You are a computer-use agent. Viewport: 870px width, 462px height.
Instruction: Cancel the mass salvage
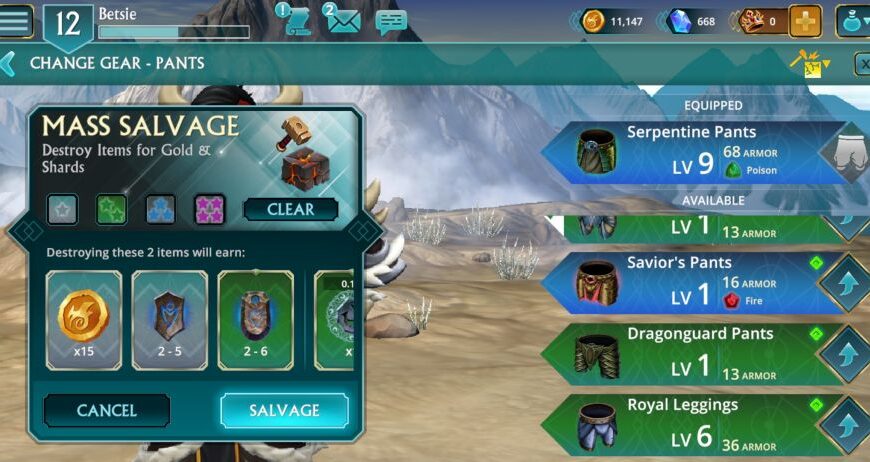[107, 410]
